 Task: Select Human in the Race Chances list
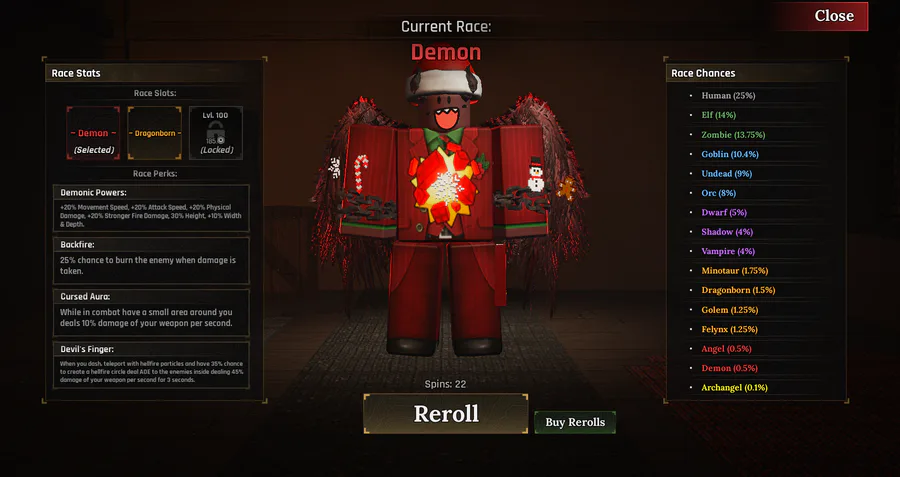(728, 96)
